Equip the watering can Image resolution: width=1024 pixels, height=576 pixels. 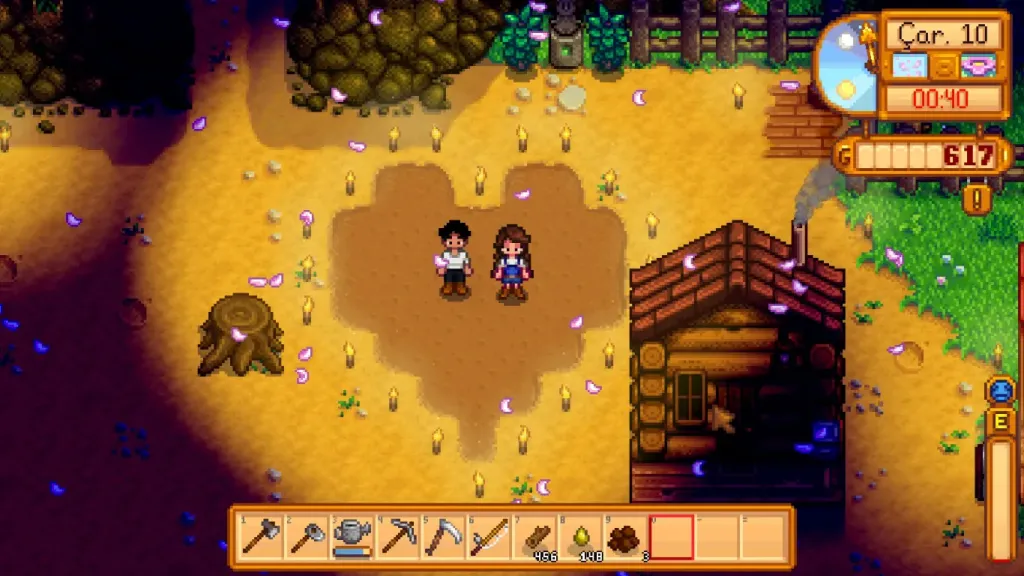coord(352,537)
